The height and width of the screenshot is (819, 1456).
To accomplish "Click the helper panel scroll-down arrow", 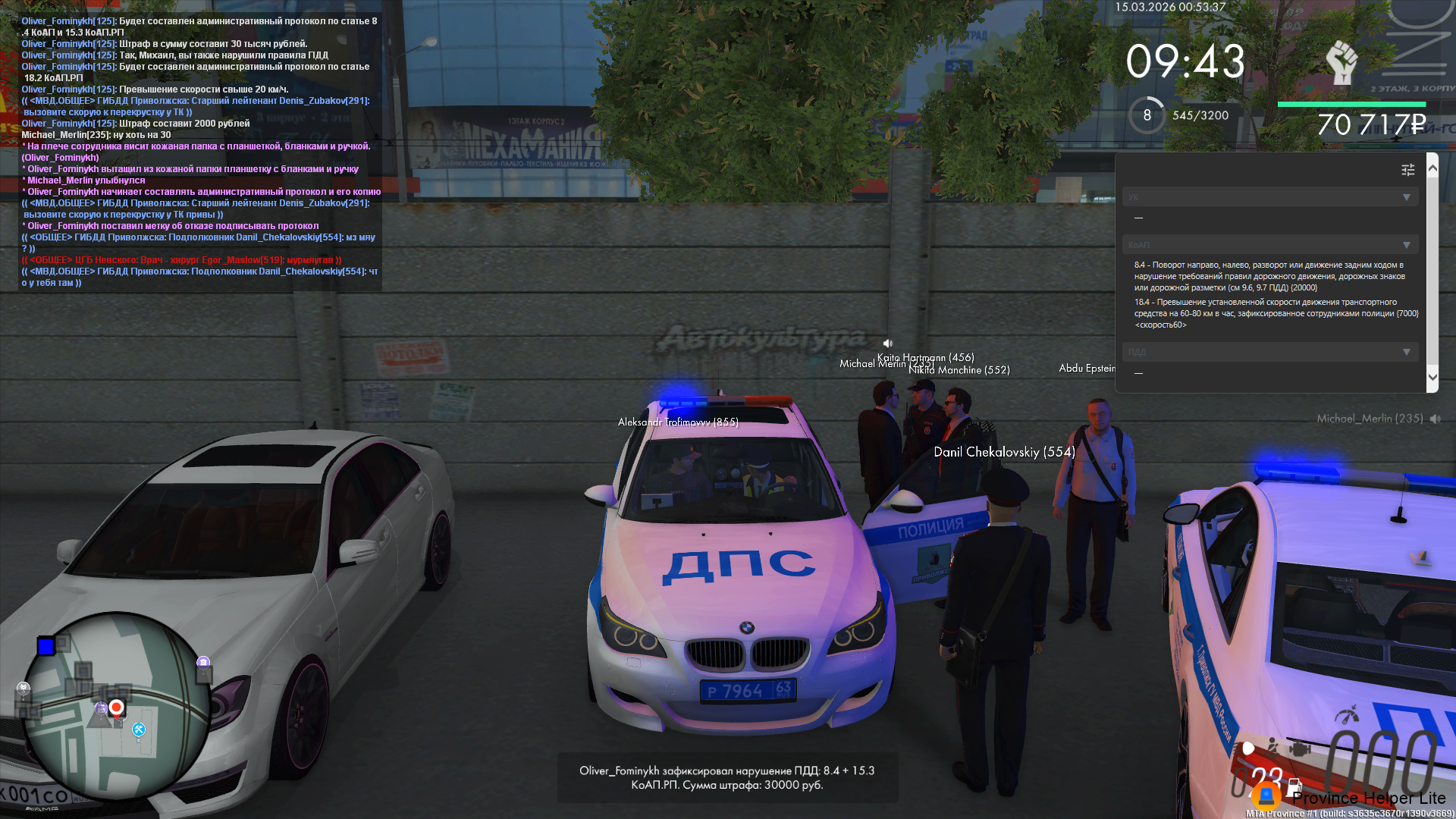I will click(x=1432, y=377).
